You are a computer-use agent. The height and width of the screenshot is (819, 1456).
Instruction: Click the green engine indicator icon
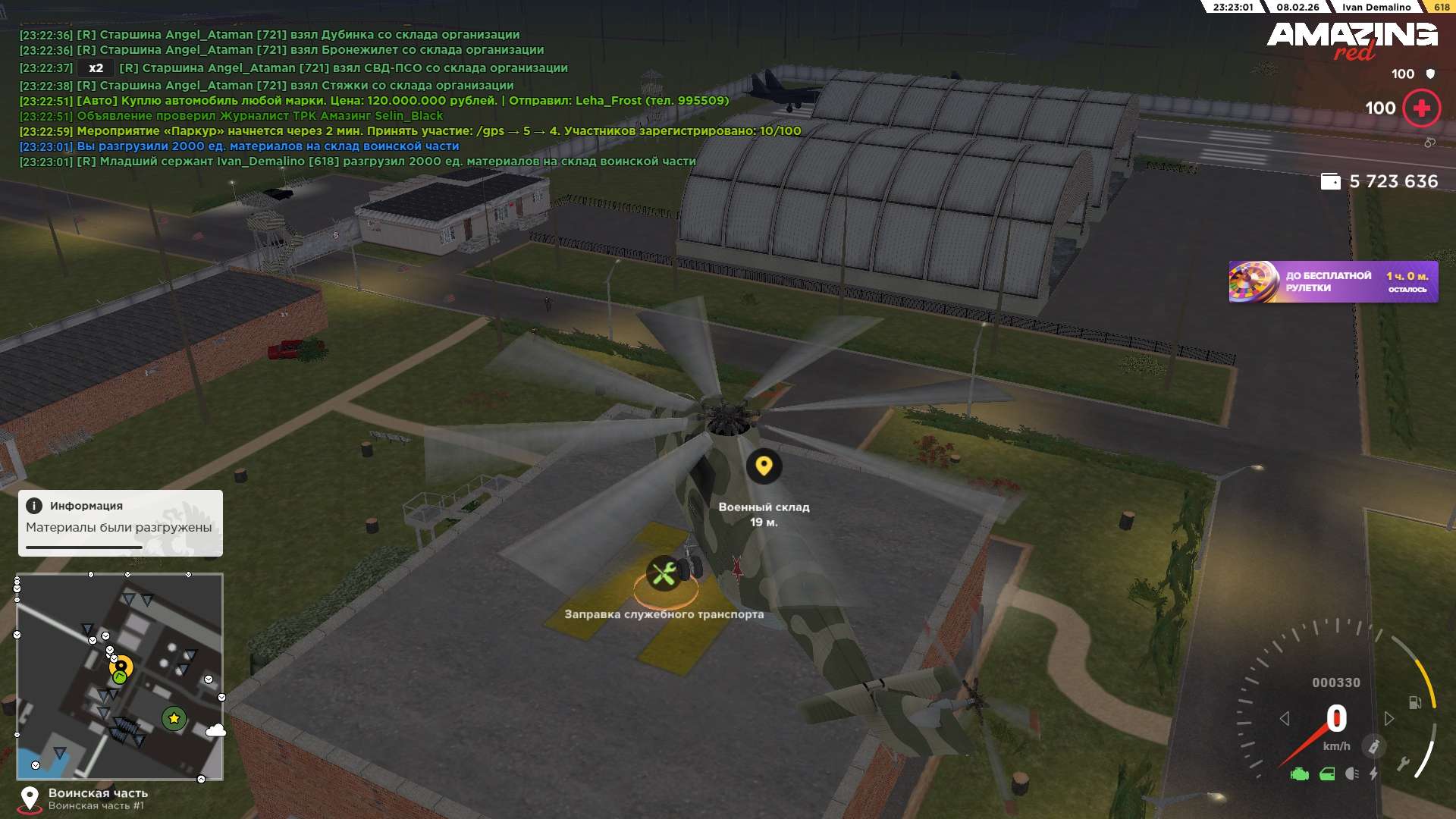1299,774
